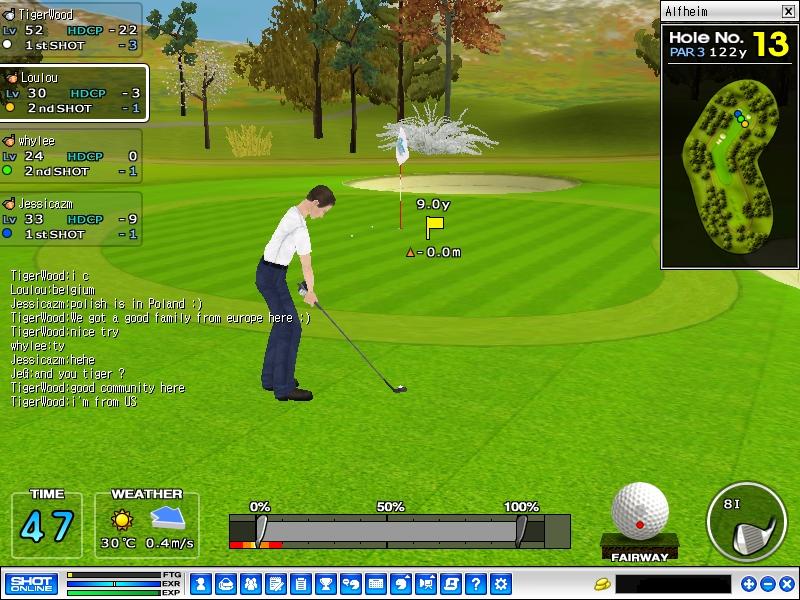The height and width of the screenshot is (600, 800).
Task: Open the notepad with pencil icon
Action: (275, 583)
